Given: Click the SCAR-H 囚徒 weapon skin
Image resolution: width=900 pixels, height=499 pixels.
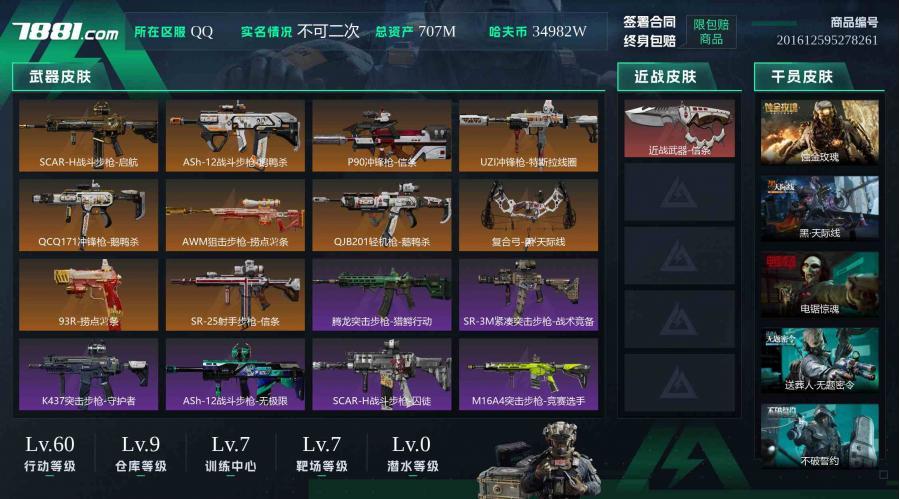Looking at the screenshot, I should (x=381, y=373).
